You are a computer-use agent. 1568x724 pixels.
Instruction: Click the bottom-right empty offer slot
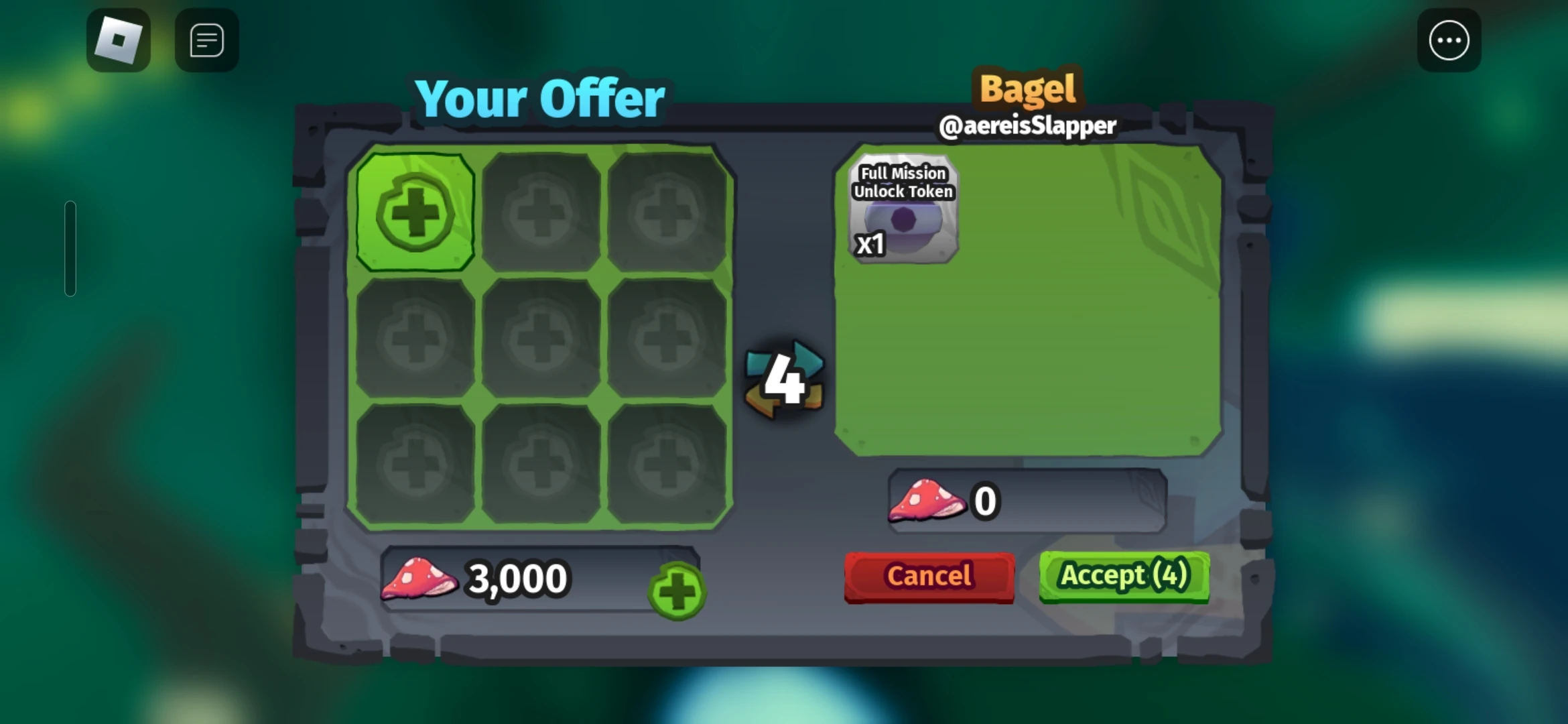pyautogui.click(x=667, y=463)
